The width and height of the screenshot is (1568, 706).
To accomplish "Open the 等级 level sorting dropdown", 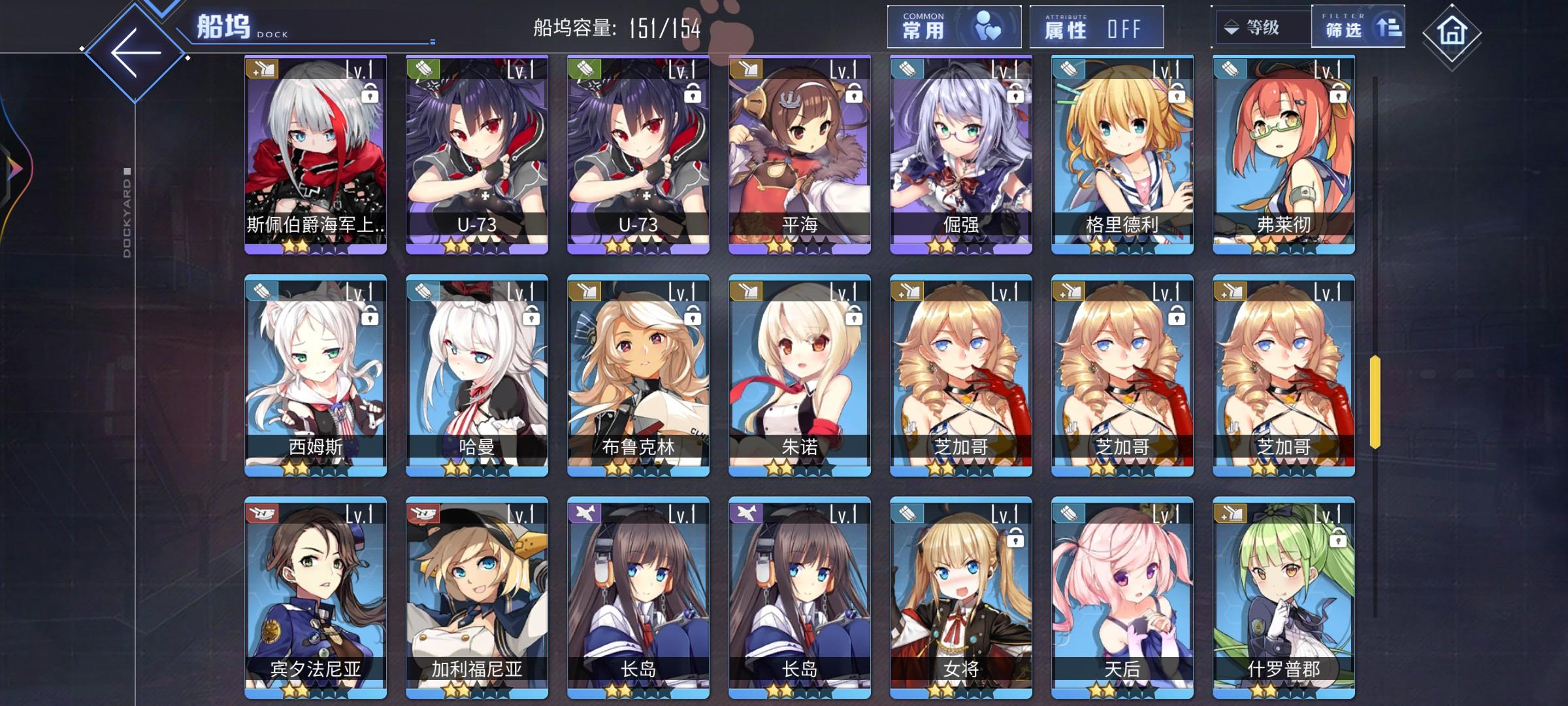I will pyautogui.click(x=1261, y=28).
